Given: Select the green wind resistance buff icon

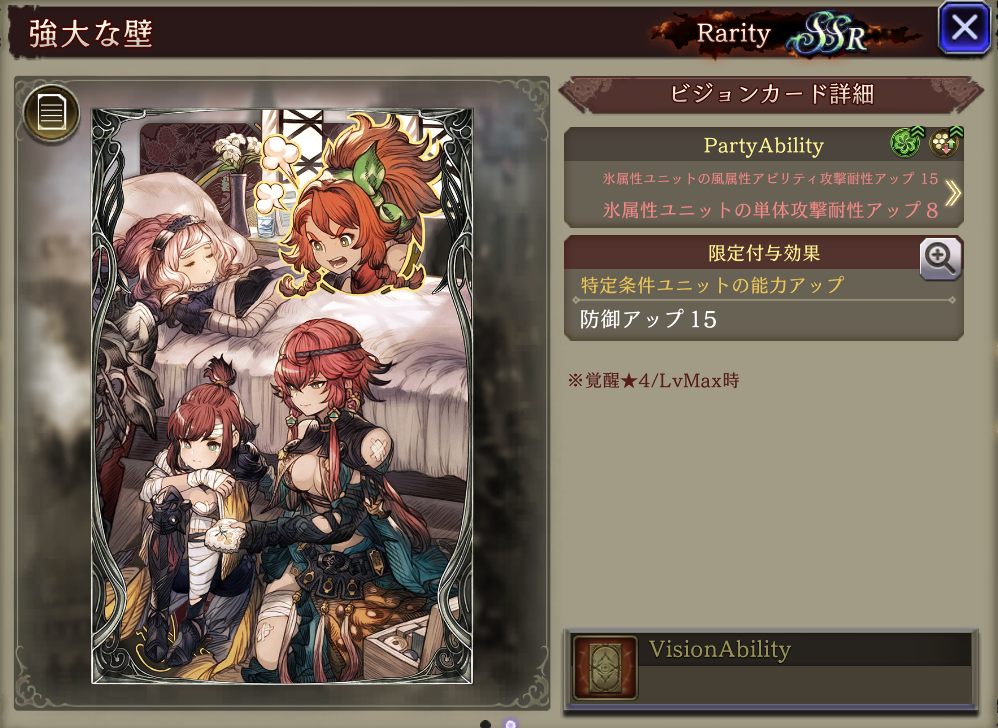Looking at the screenshot, I should tap(905, 144).
